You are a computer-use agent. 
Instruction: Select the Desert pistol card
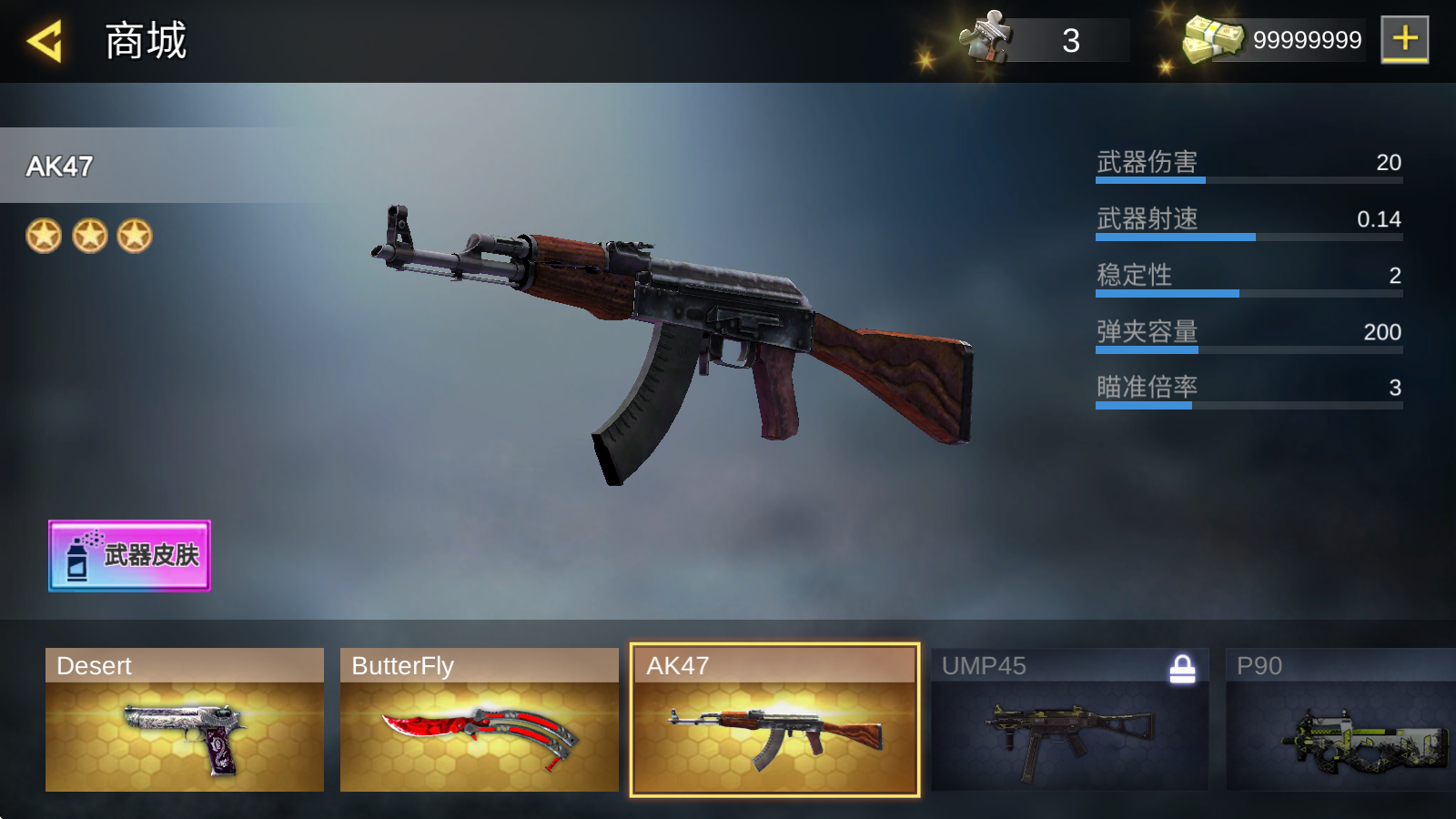pyautogui.click(x=185, y=720)
